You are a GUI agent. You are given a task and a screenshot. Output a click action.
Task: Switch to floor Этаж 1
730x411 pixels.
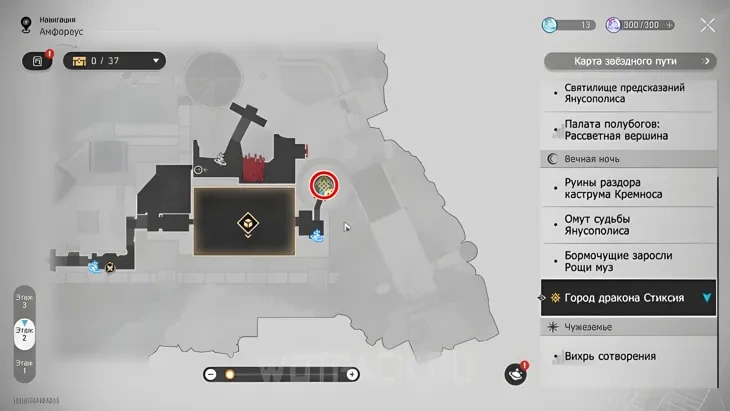tap(24, 367)
